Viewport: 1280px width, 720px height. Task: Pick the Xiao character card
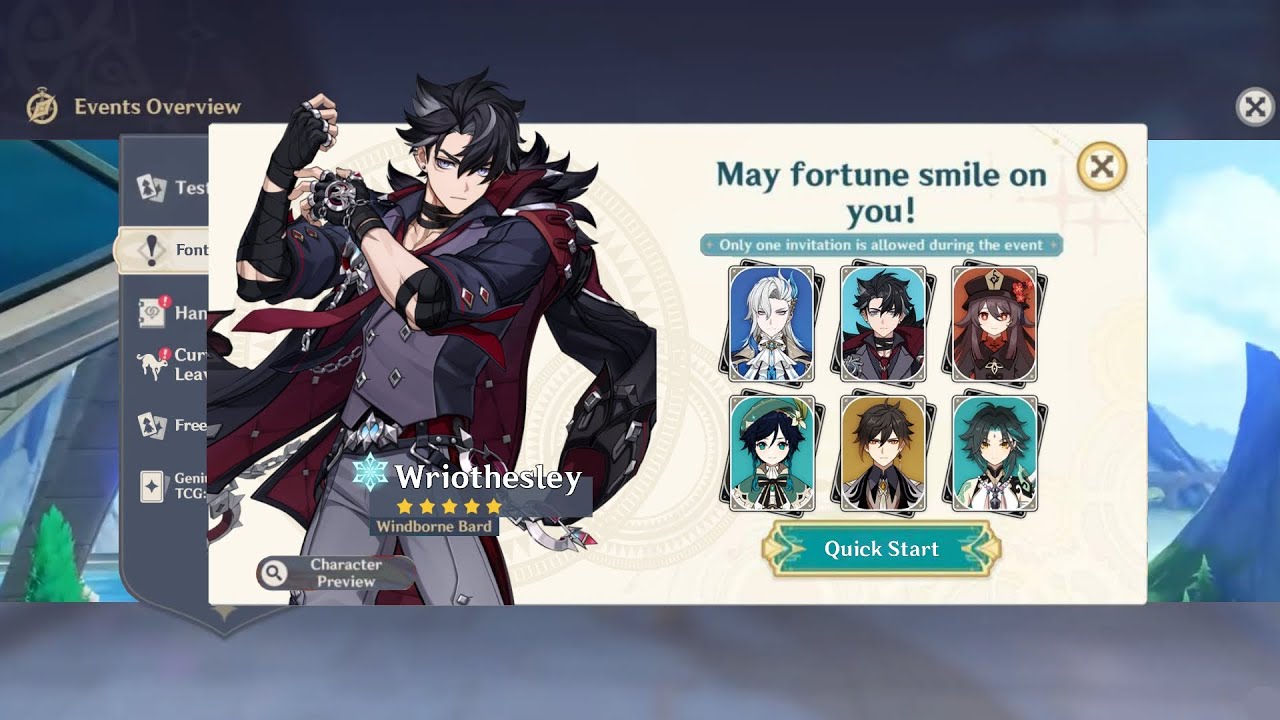pyautogui.click(x=994, y=453)
